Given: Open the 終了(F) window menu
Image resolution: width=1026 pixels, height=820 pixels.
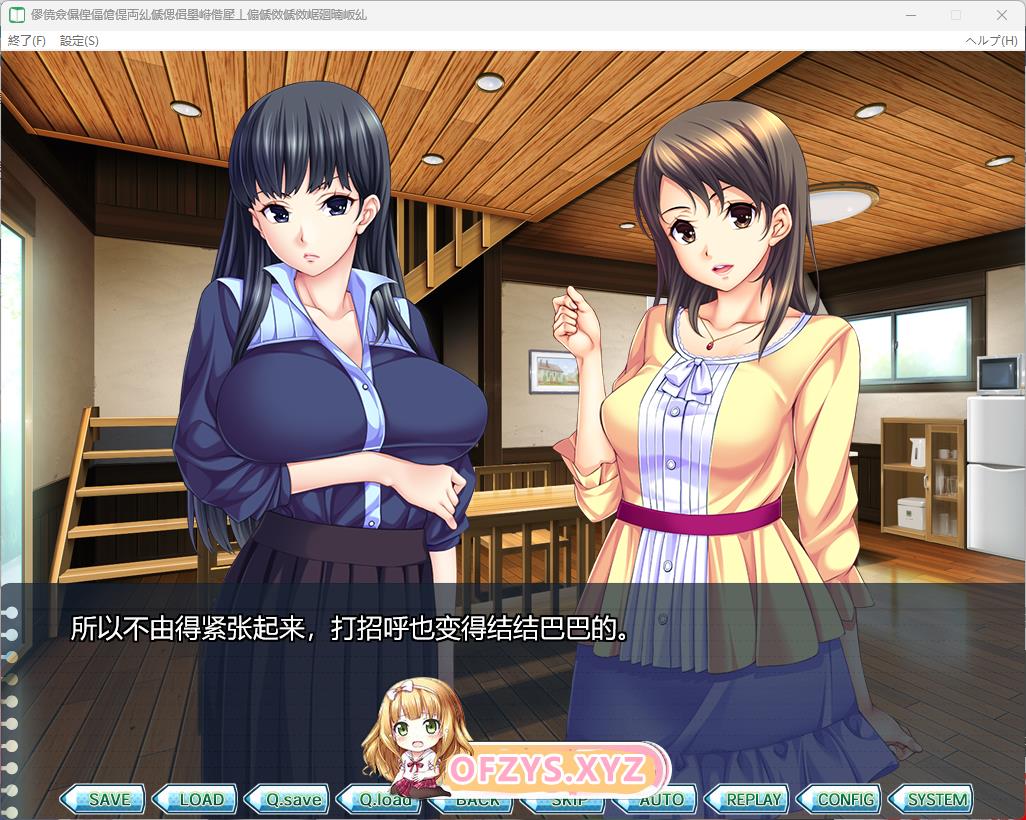Looking at the screenshot, I should pyautogui.click(x=27, y=41).
